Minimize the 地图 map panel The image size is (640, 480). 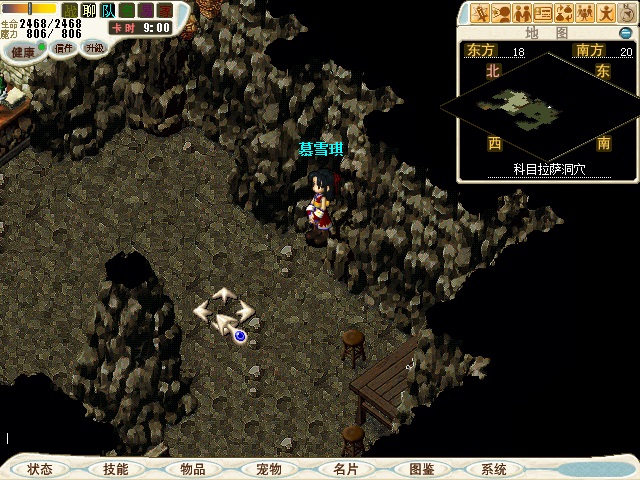pyautogui.click(x=625, y=33)
